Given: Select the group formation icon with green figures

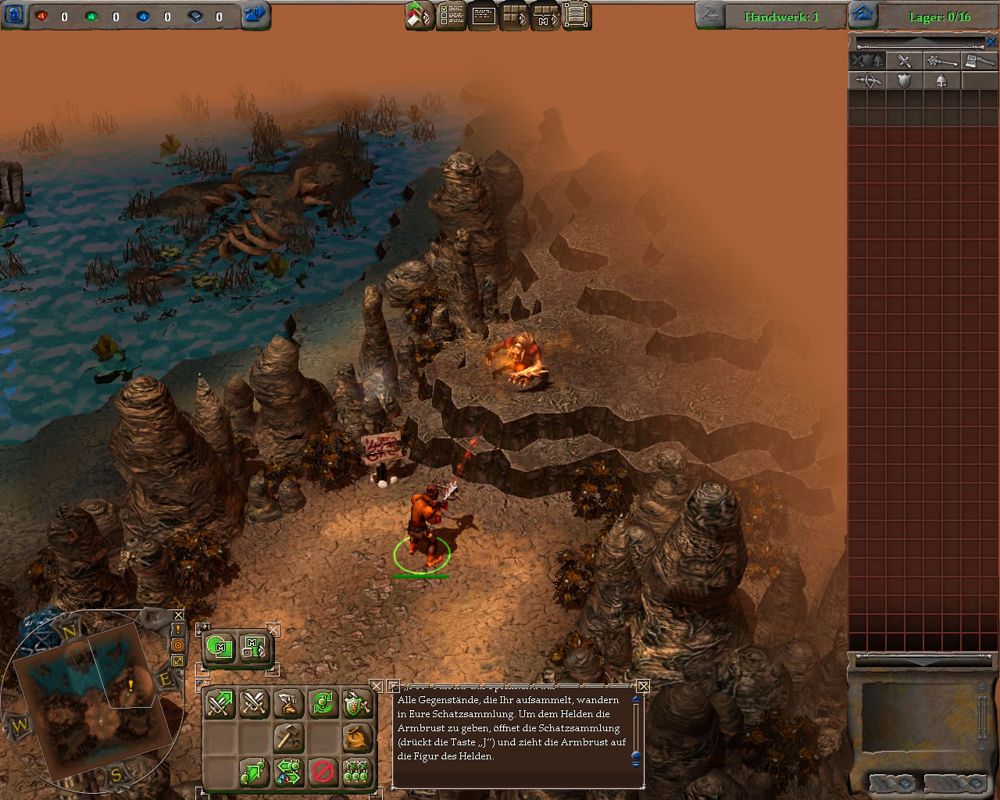Looking at the screenshot, I should point(356,771).
